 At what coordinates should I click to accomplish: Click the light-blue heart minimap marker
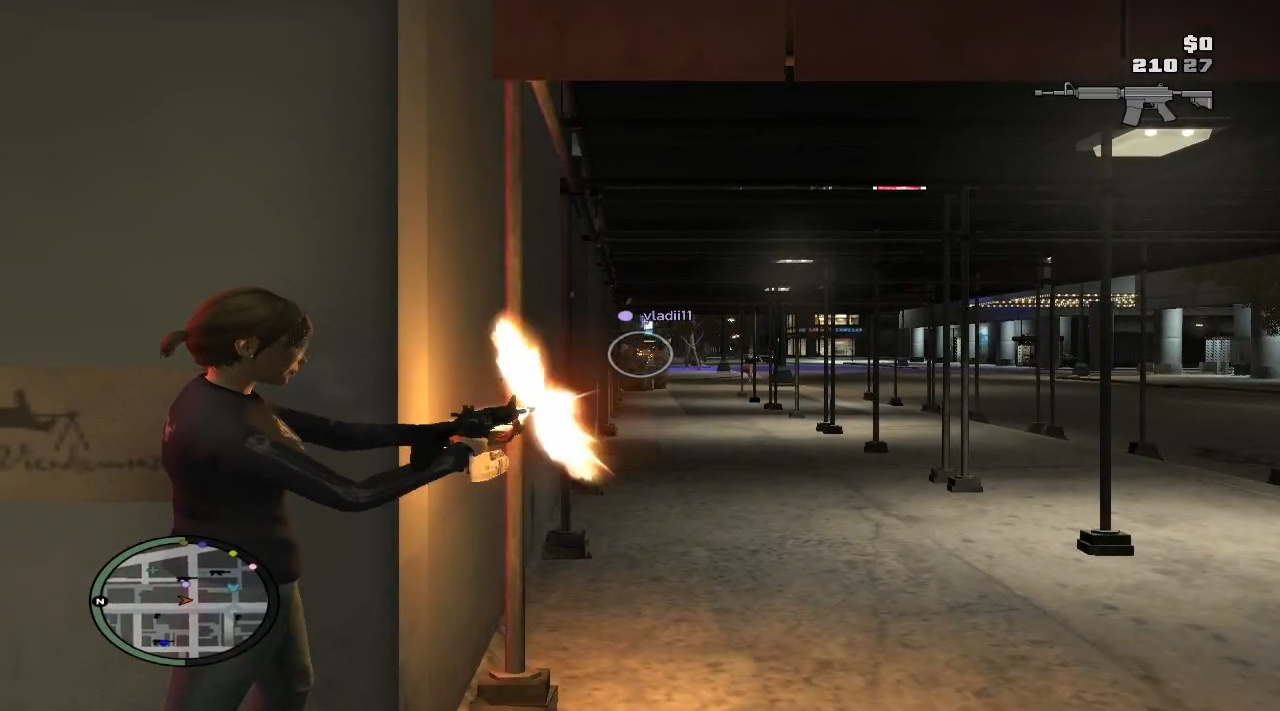233,587
